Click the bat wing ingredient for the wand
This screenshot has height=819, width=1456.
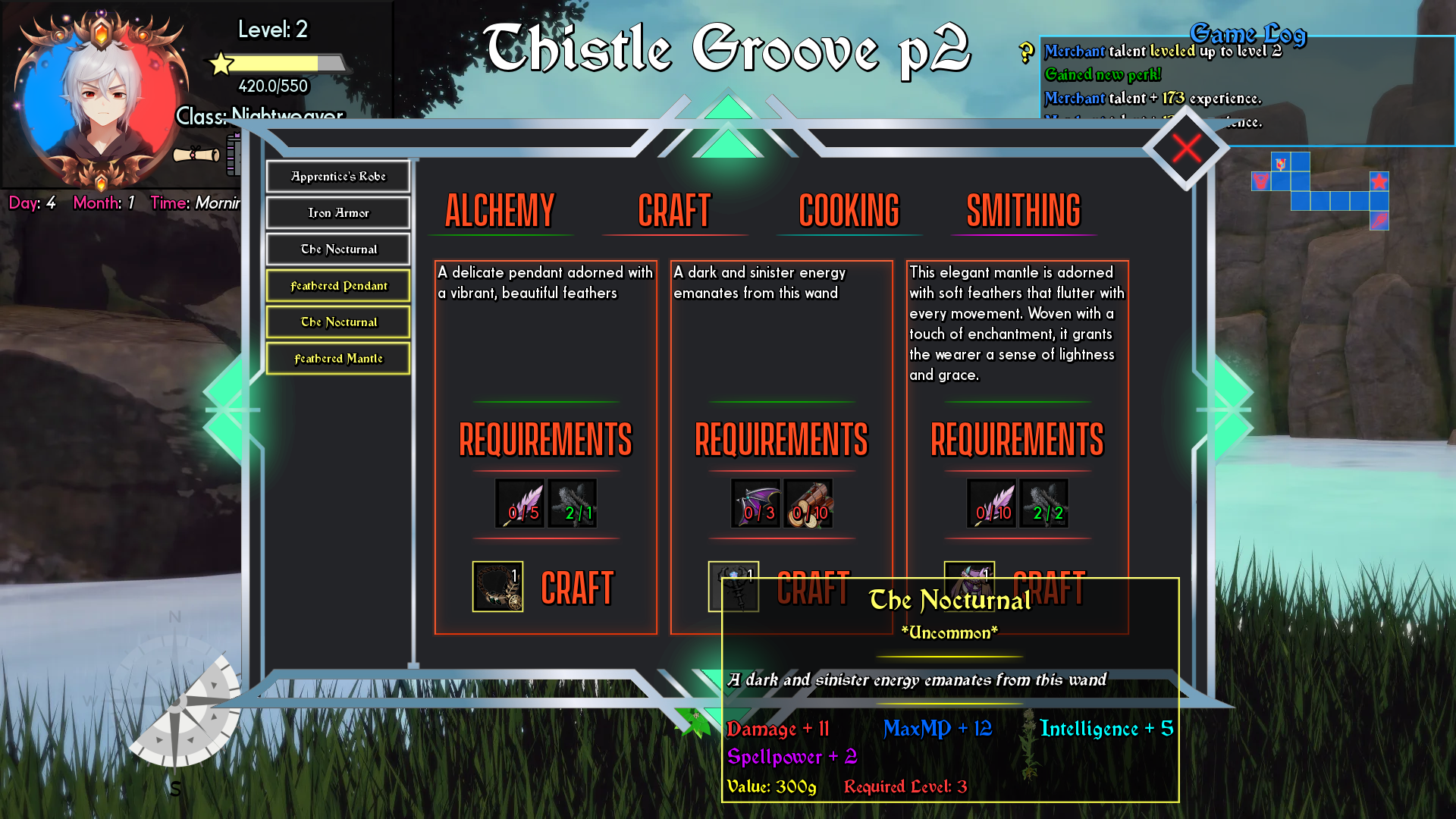click(755, 503)
